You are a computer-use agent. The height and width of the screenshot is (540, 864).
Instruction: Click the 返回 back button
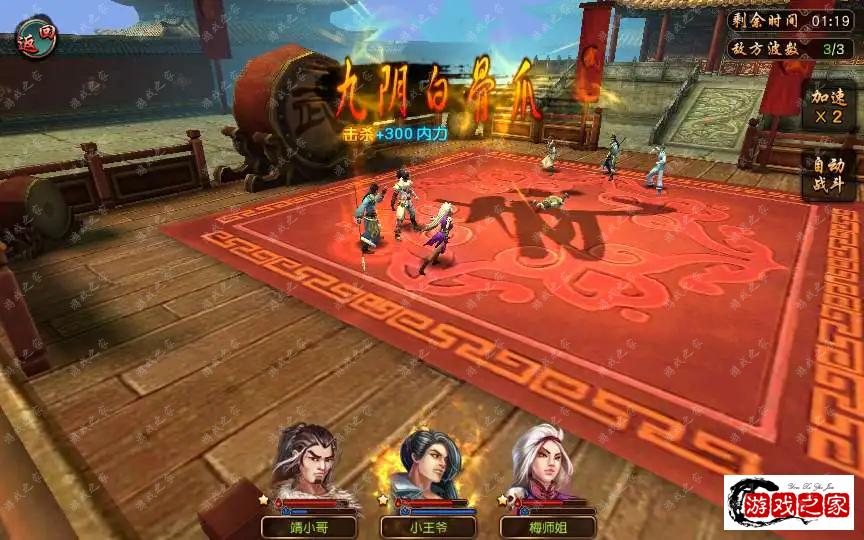pyautogui.click(x=37, y=37)
